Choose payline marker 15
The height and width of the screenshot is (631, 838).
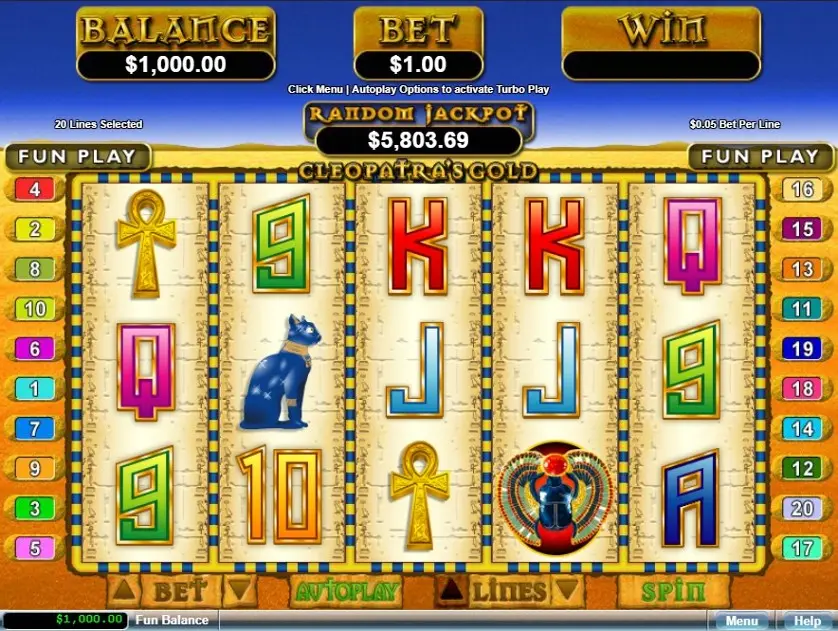(x=803, y=229)
